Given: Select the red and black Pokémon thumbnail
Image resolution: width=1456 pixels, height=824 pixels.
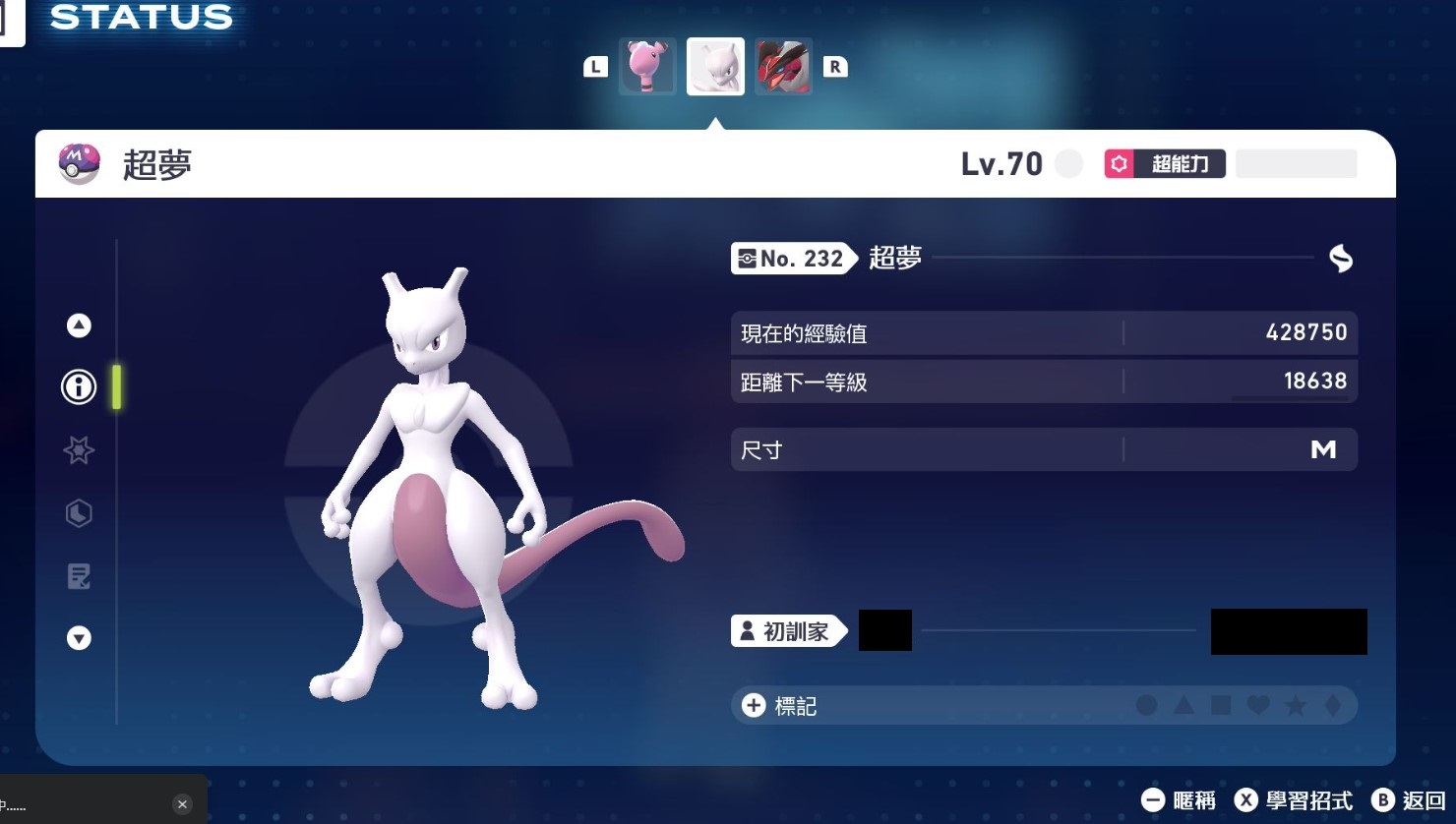Looking at the screenshot, I should coord(783,66).
